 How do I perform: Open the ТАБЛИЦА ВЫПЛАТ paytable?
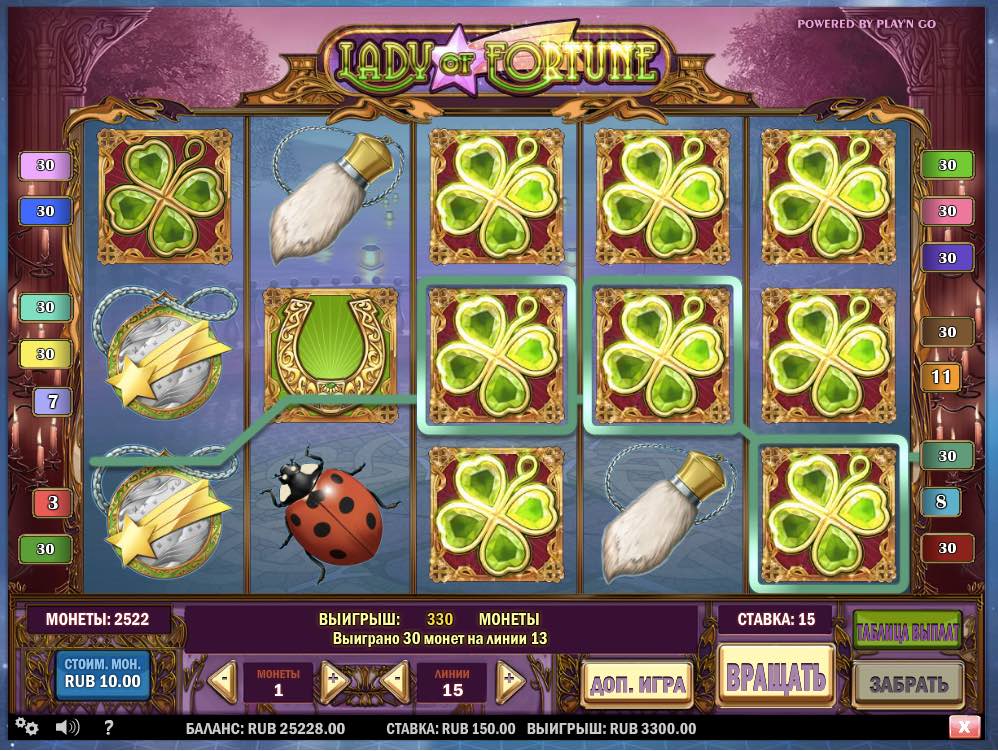(907, 632)
